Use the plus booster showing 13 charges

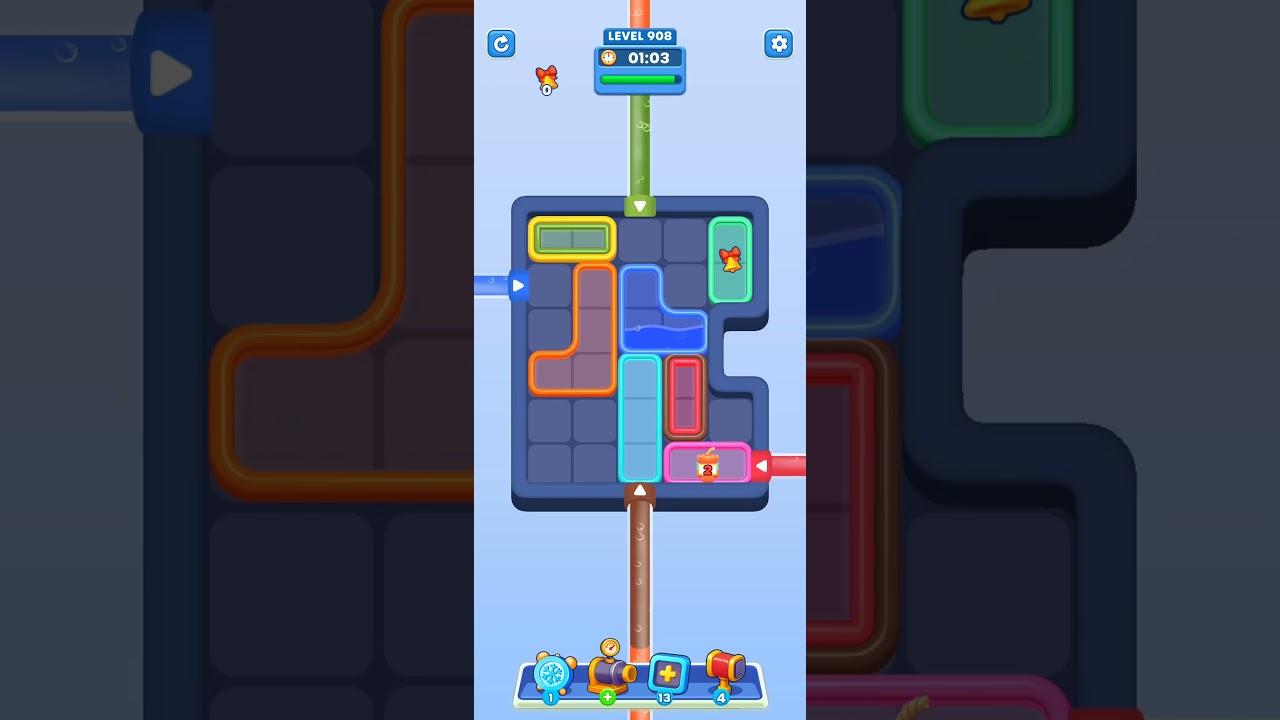click(x=668, y=673)
